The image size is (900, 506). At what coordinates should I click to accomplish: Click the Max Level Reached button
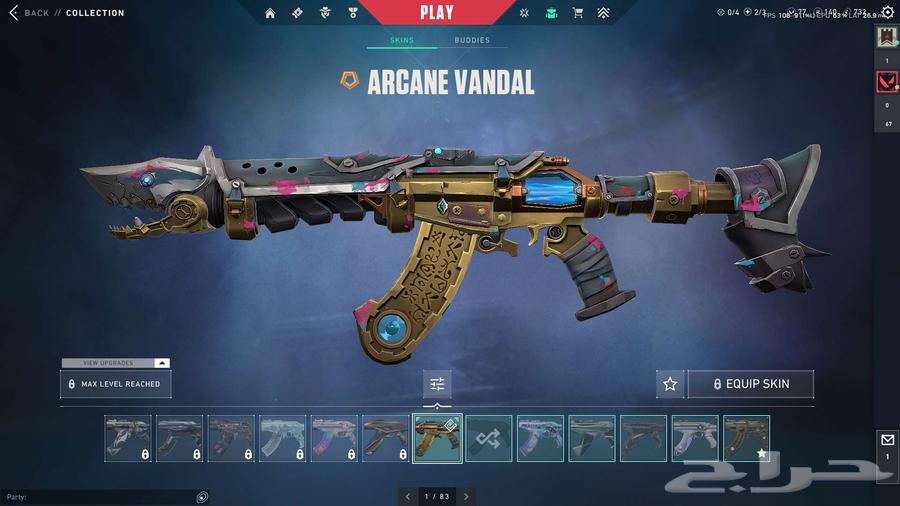pos(116,384)
